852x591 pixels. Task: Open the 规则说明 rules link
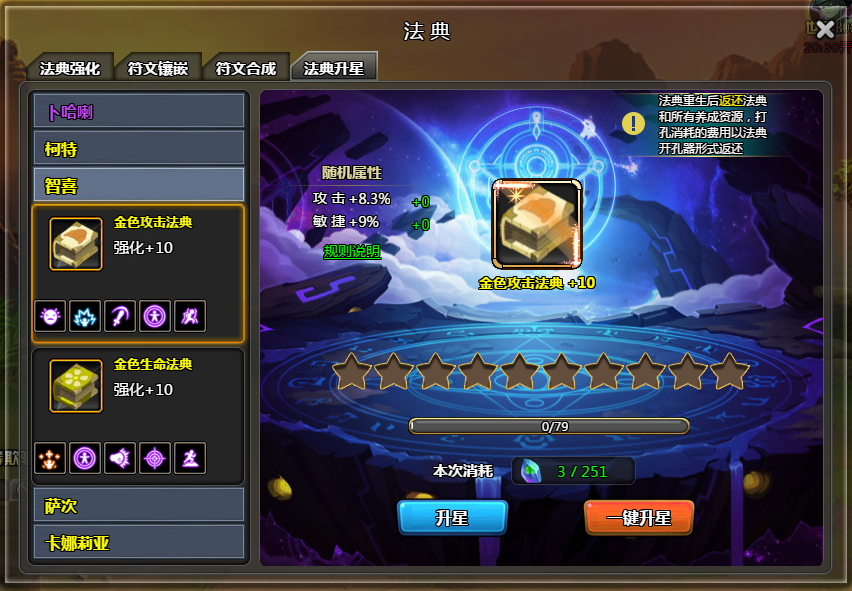(352, 252)
